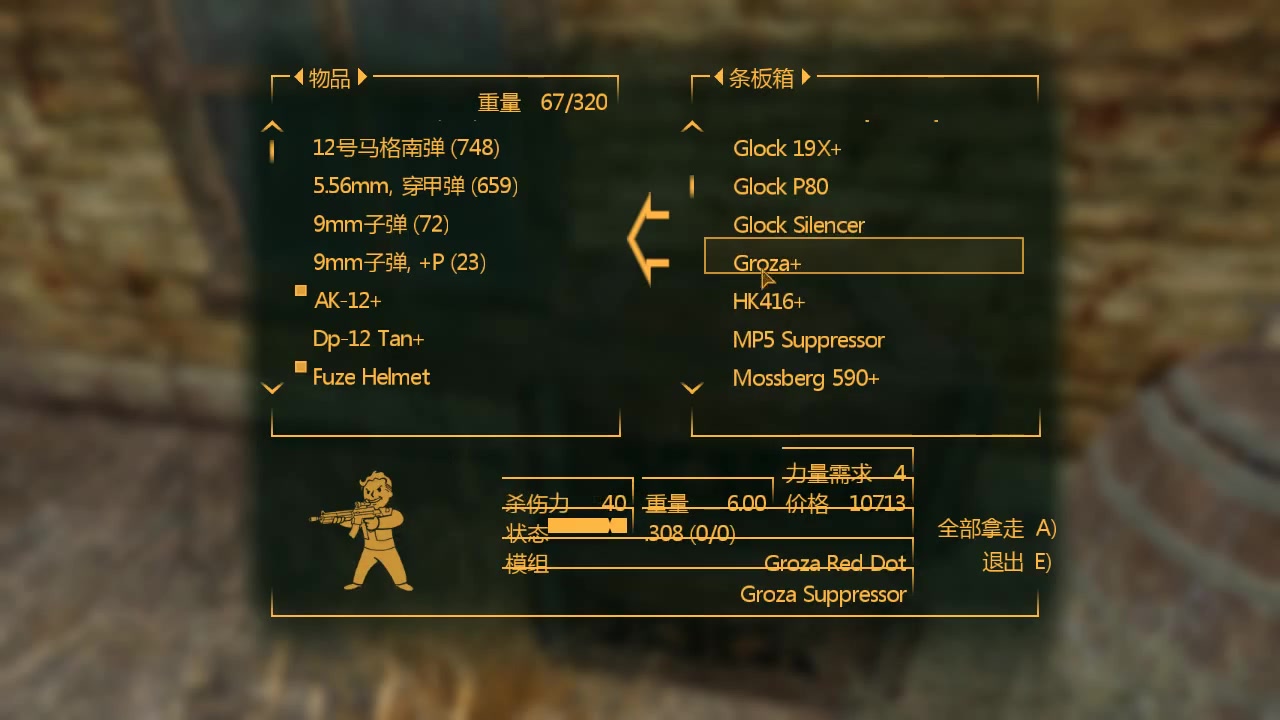Click the left arrow beside 条板箱 header
Screen dimensions: 1280x720
tap(718, 77)
